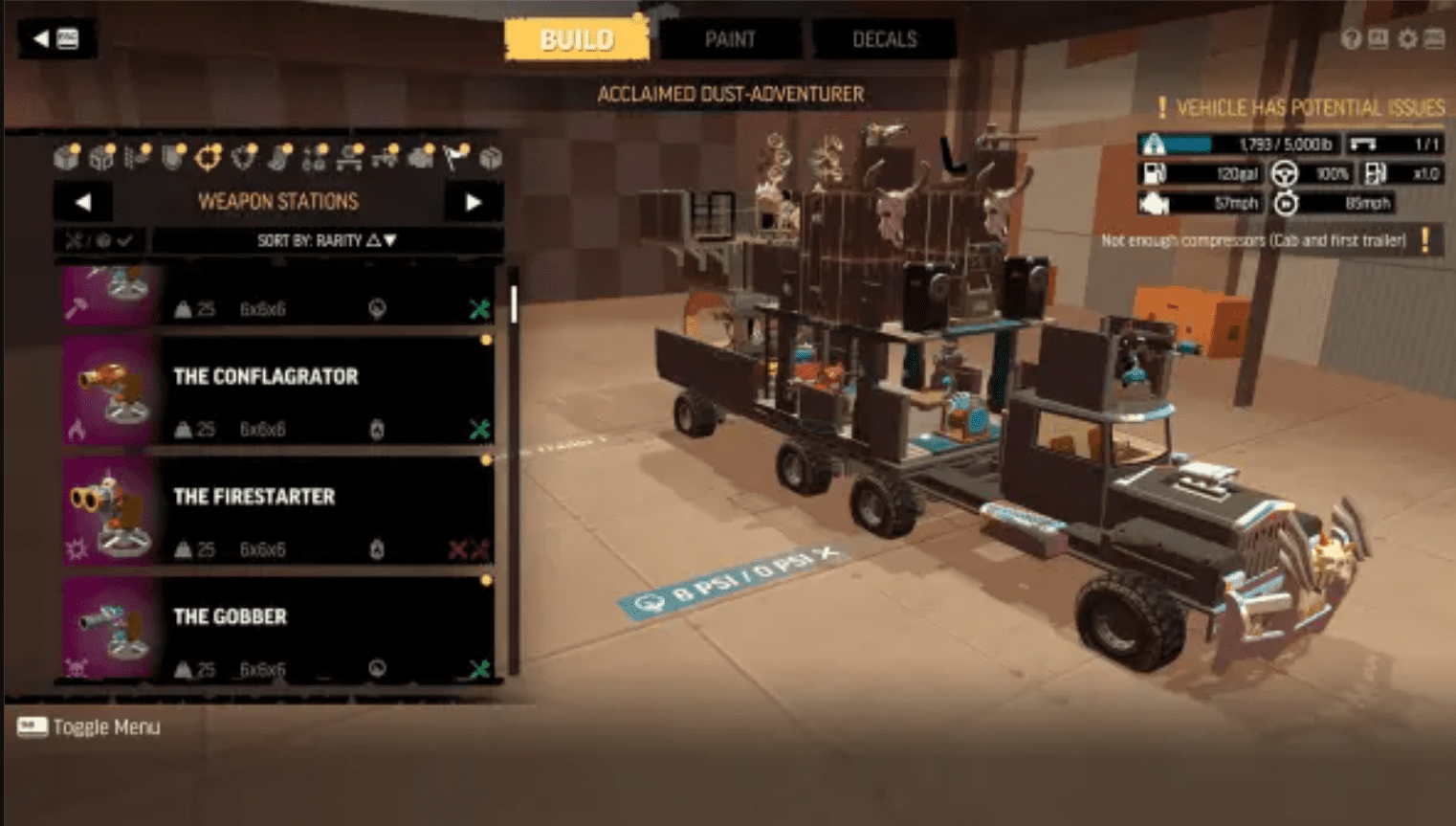Open the DECALS tab
This screenshot has width=1456, height=826.
(x=884, y=39)
